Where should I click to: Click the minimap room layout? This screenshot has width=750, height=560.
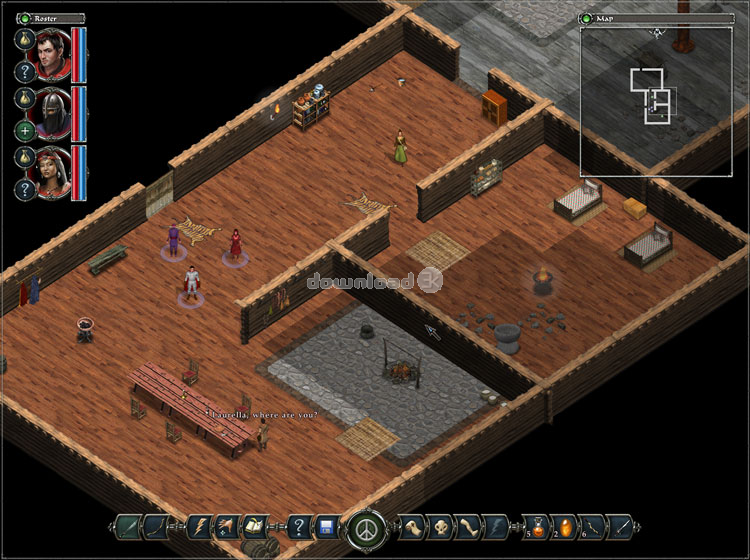pos(652,95)
